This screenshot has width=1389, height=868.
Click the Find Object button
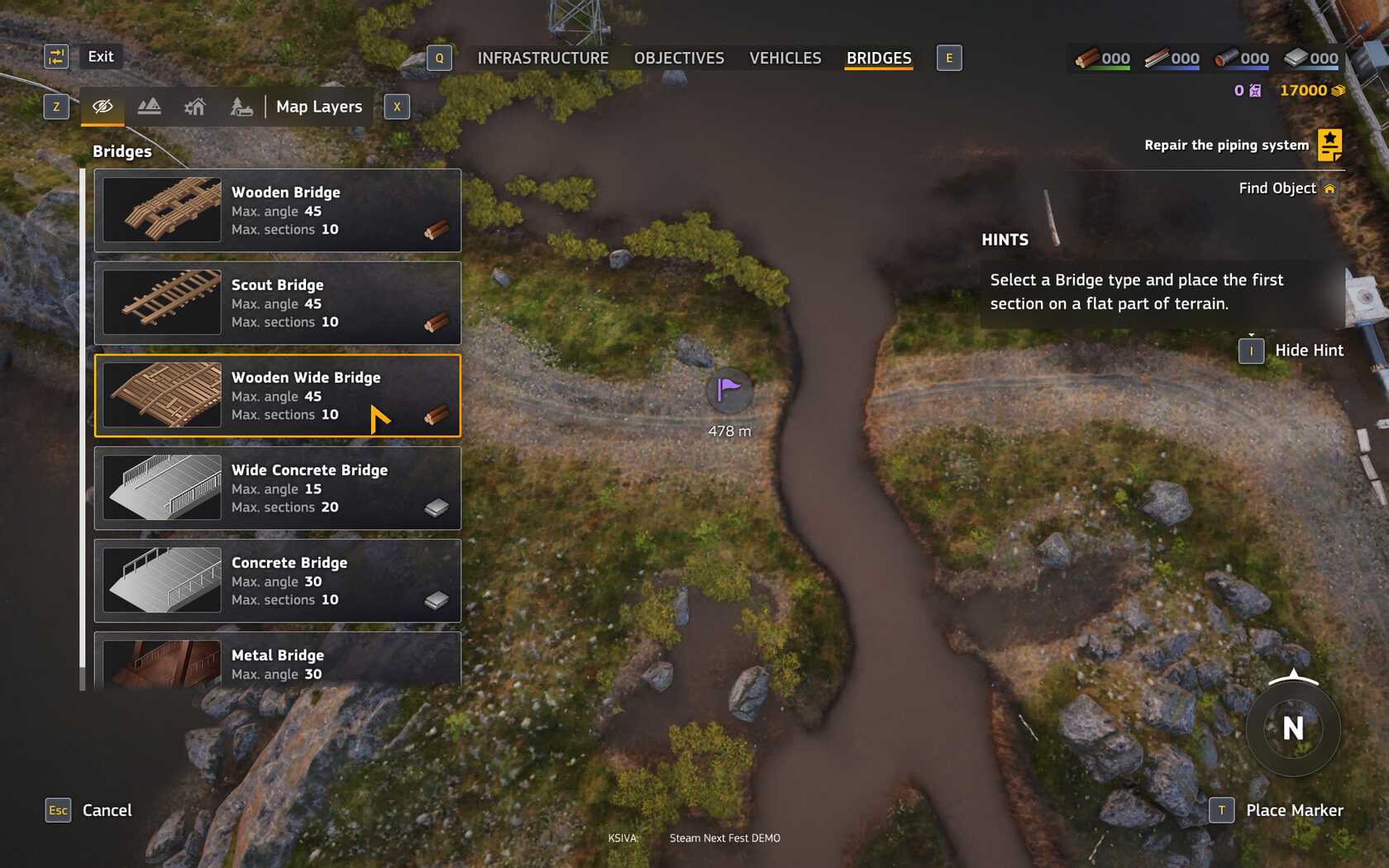pos(1286,188)
